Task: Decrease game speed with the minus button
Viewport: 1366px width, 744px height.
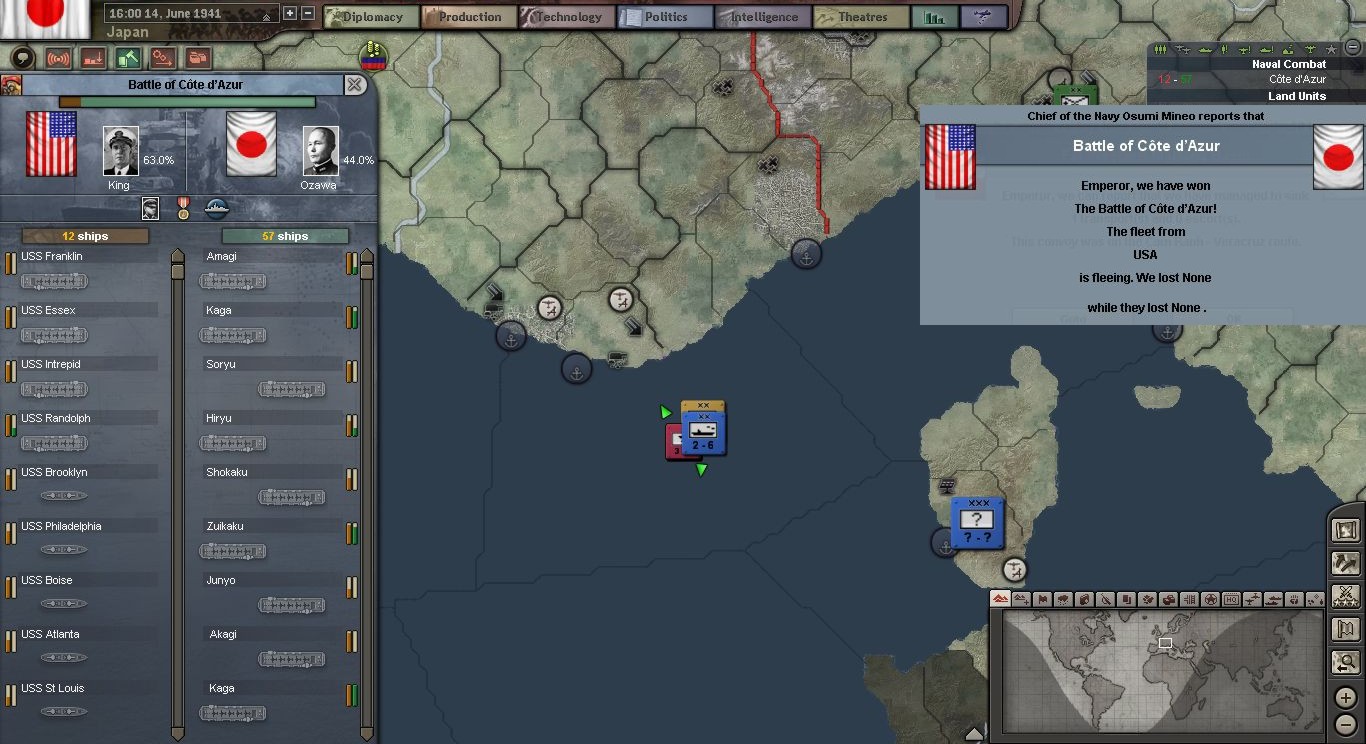Action: coord(308,14)
